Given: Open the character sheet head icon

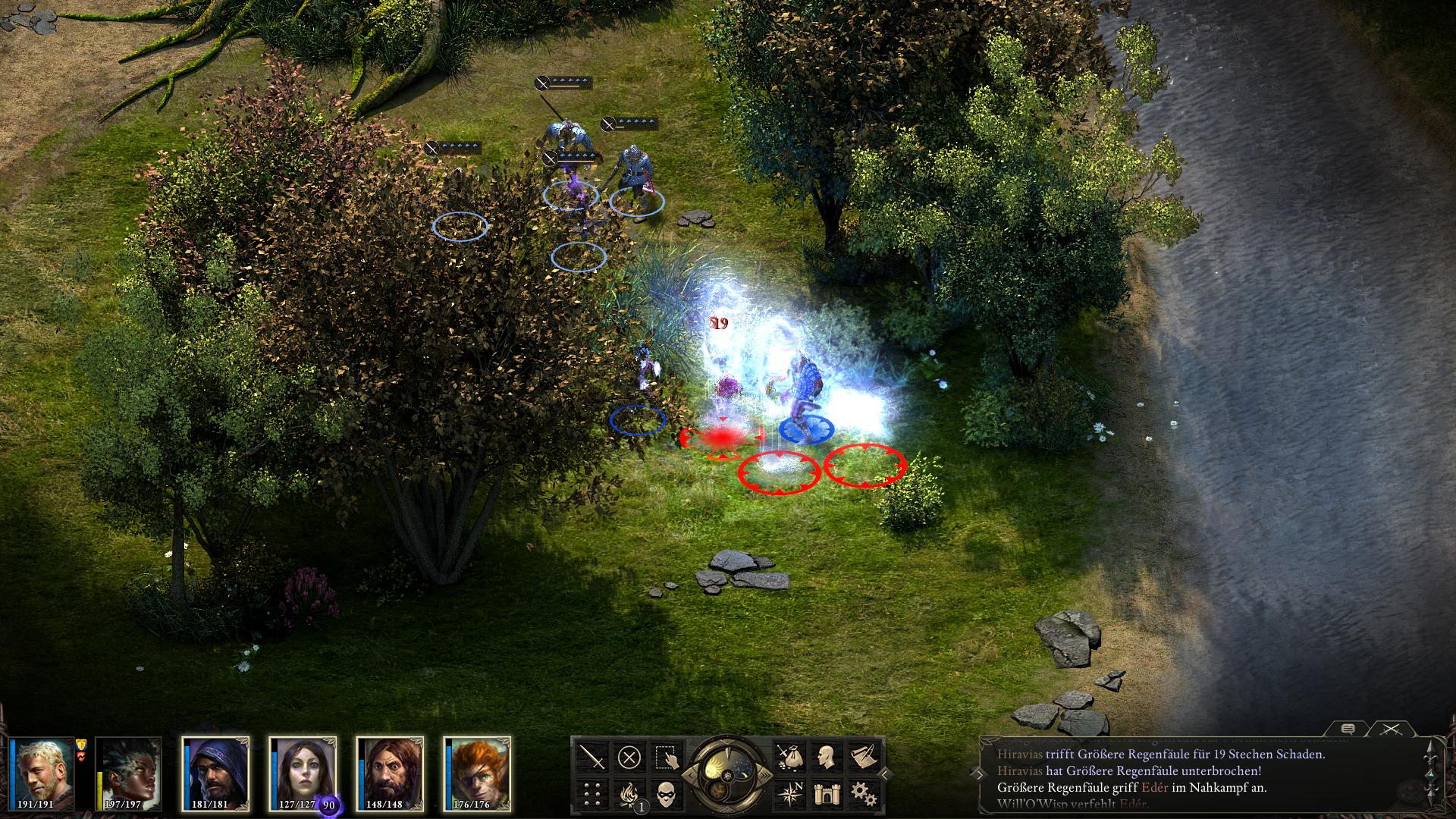Looking at the screenshot, I should click(x=827, y=757).
